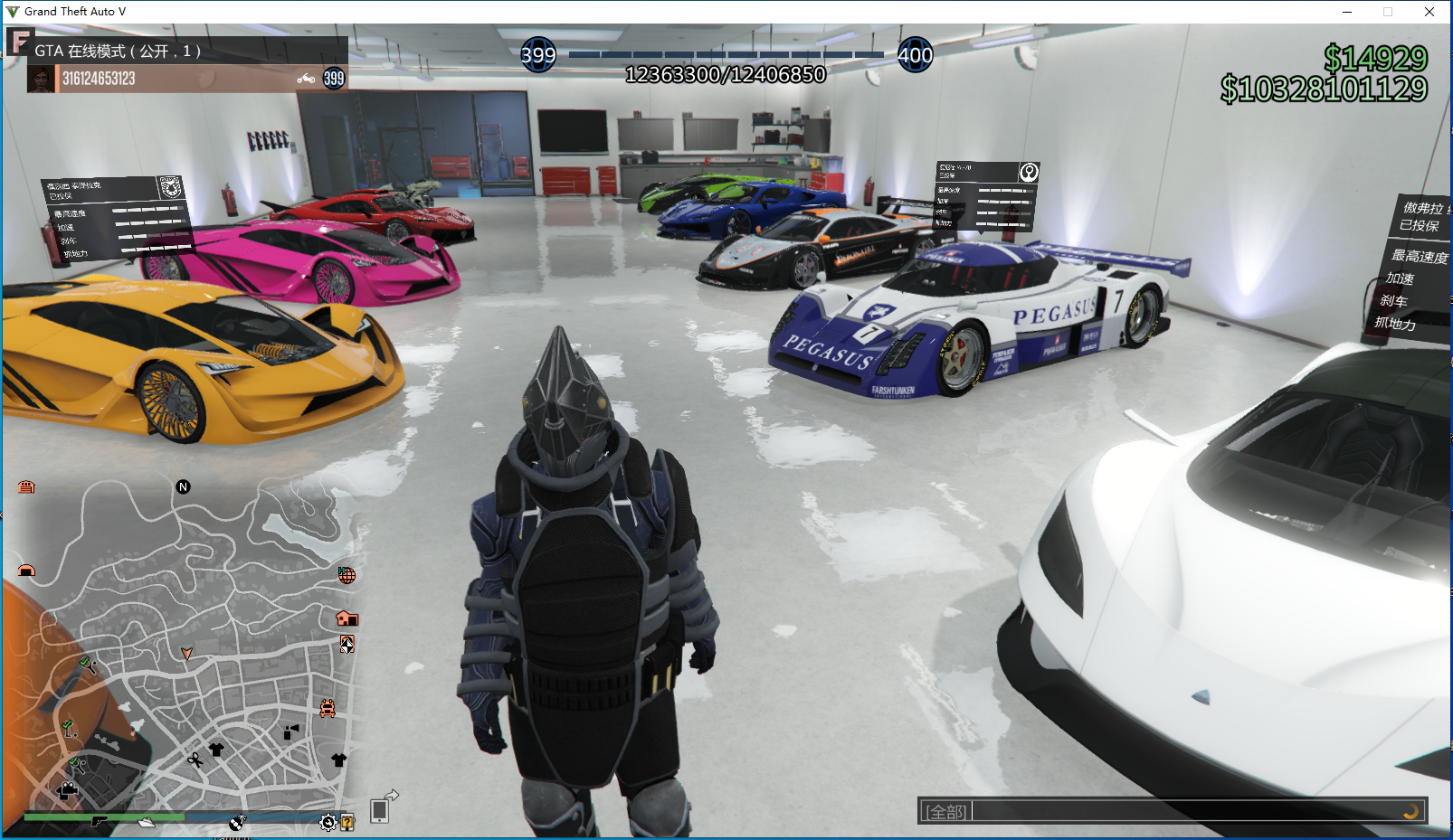Click the spray can mod shop marker
Screen dimensions: 1453x840
coord(290,731)
